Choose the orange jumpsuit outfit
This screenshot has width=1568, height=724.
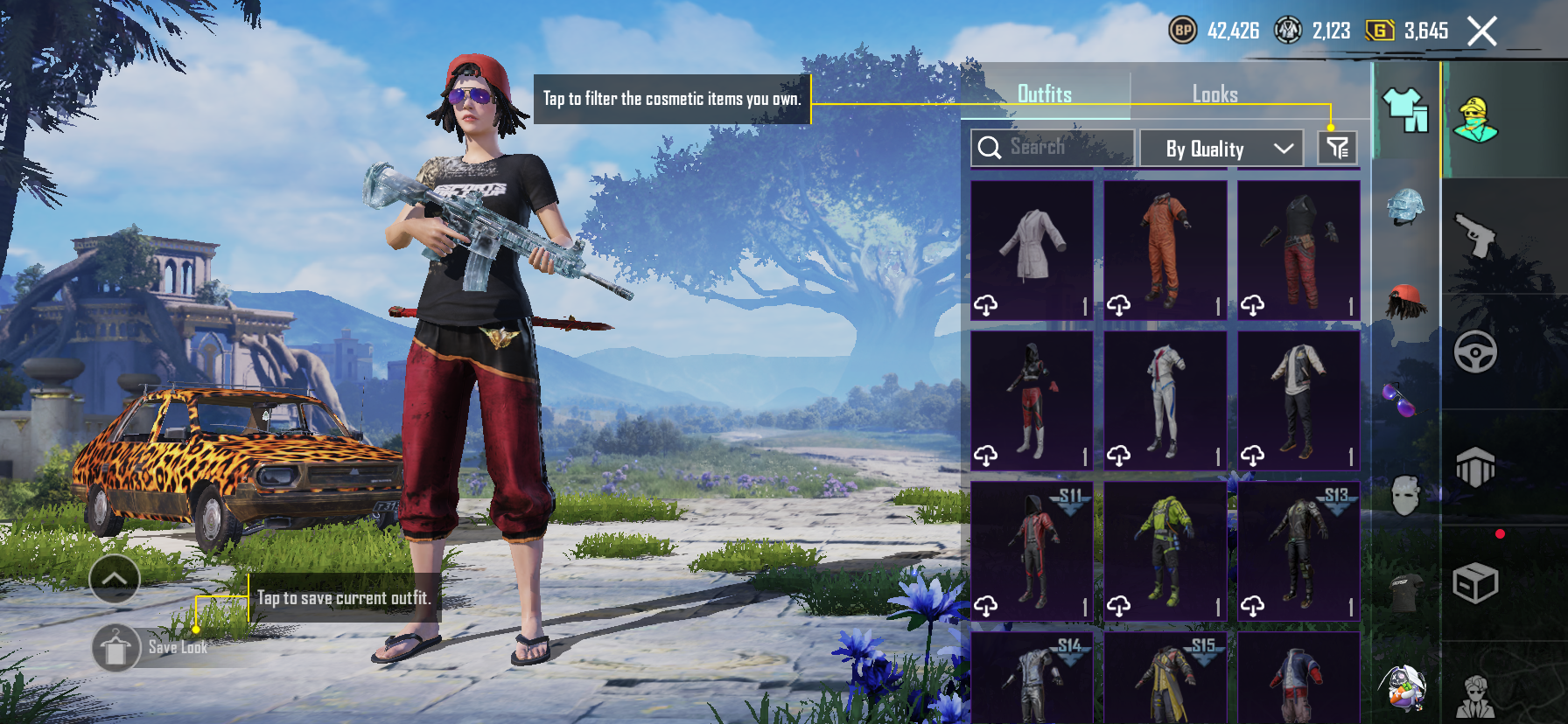[x=1165, y=249]
